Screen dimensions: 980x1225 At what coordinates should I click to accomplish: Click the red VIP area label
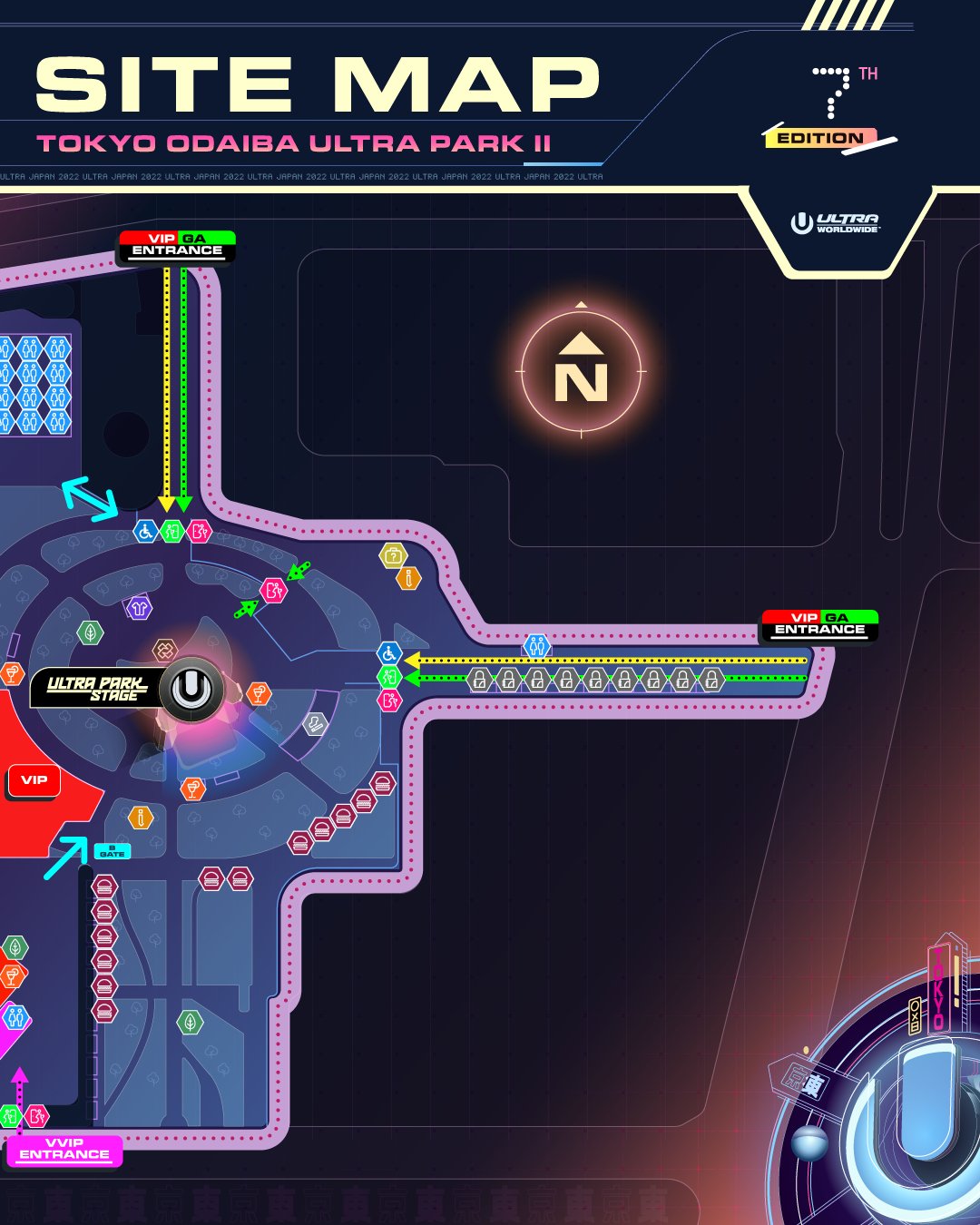(34, 780)
